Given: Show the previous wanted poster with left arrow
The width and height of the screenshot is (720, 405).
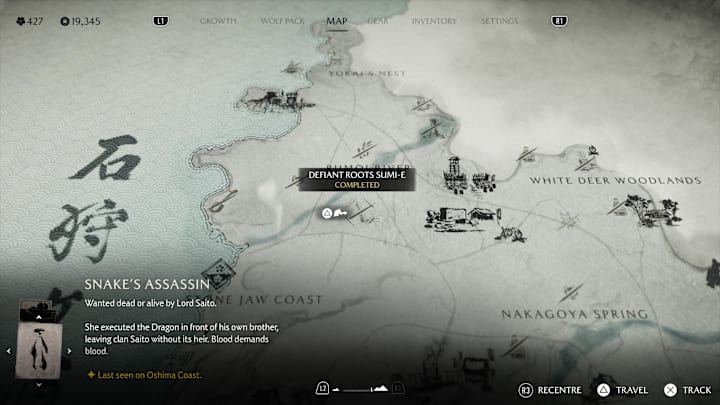Looking at the screenshot, I should [10, 350].
